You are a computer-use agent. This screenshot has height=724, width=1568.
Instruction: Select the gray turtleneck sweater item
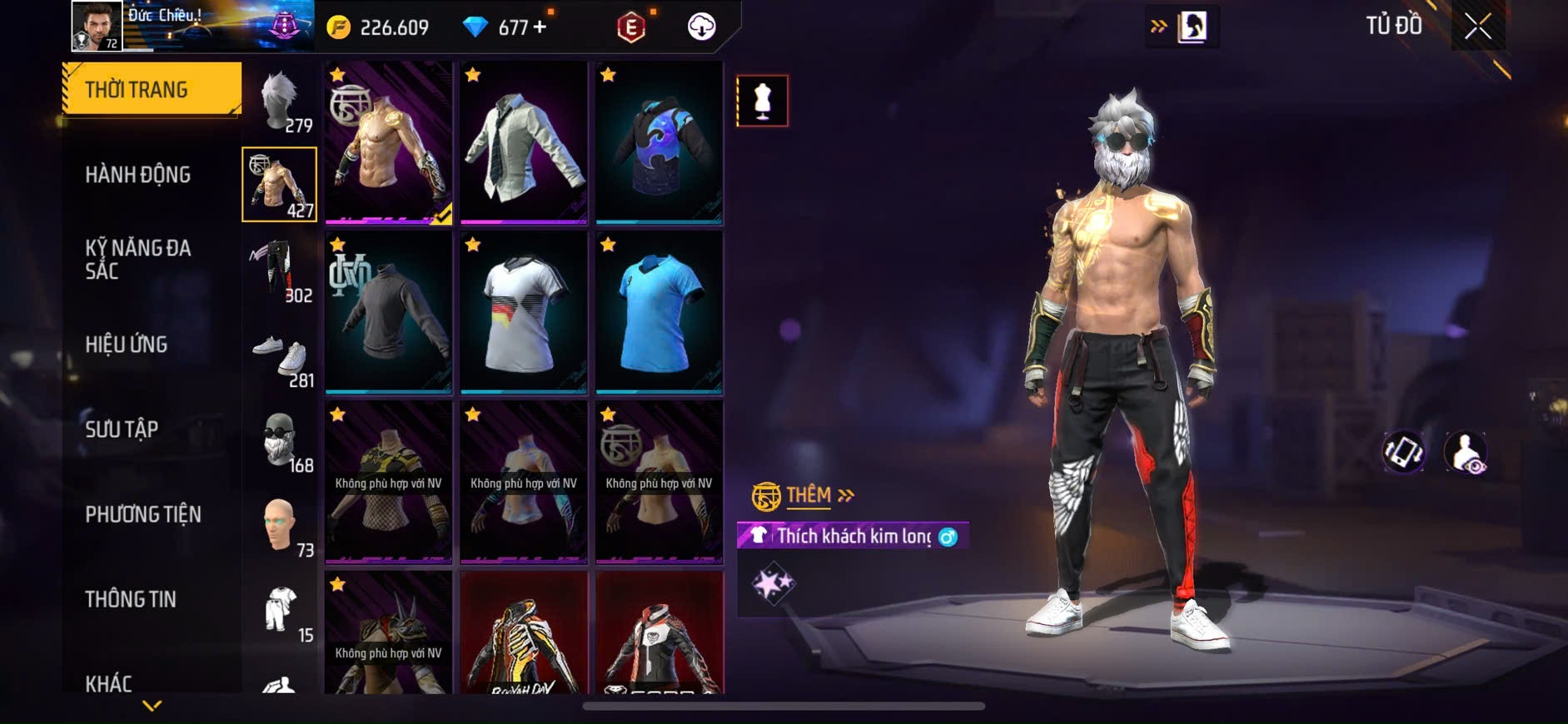pyautogui.click(x=388, y=312)
